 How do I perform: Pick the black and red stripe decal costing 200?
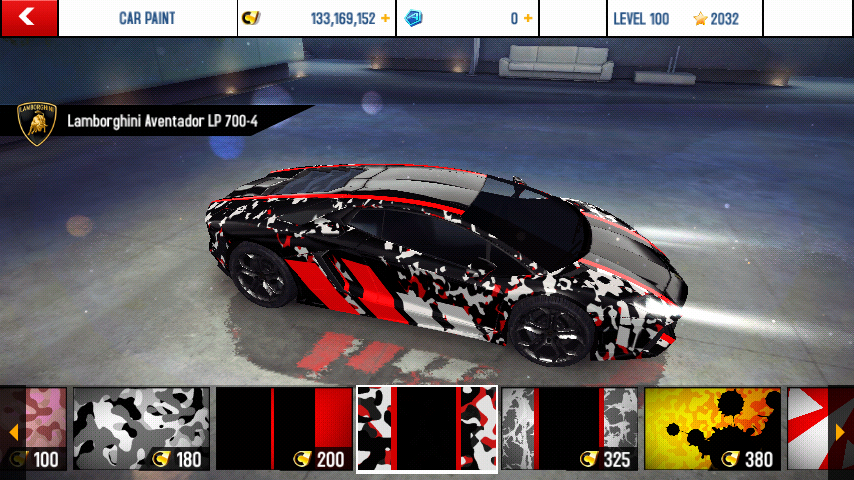click(284, 429)
